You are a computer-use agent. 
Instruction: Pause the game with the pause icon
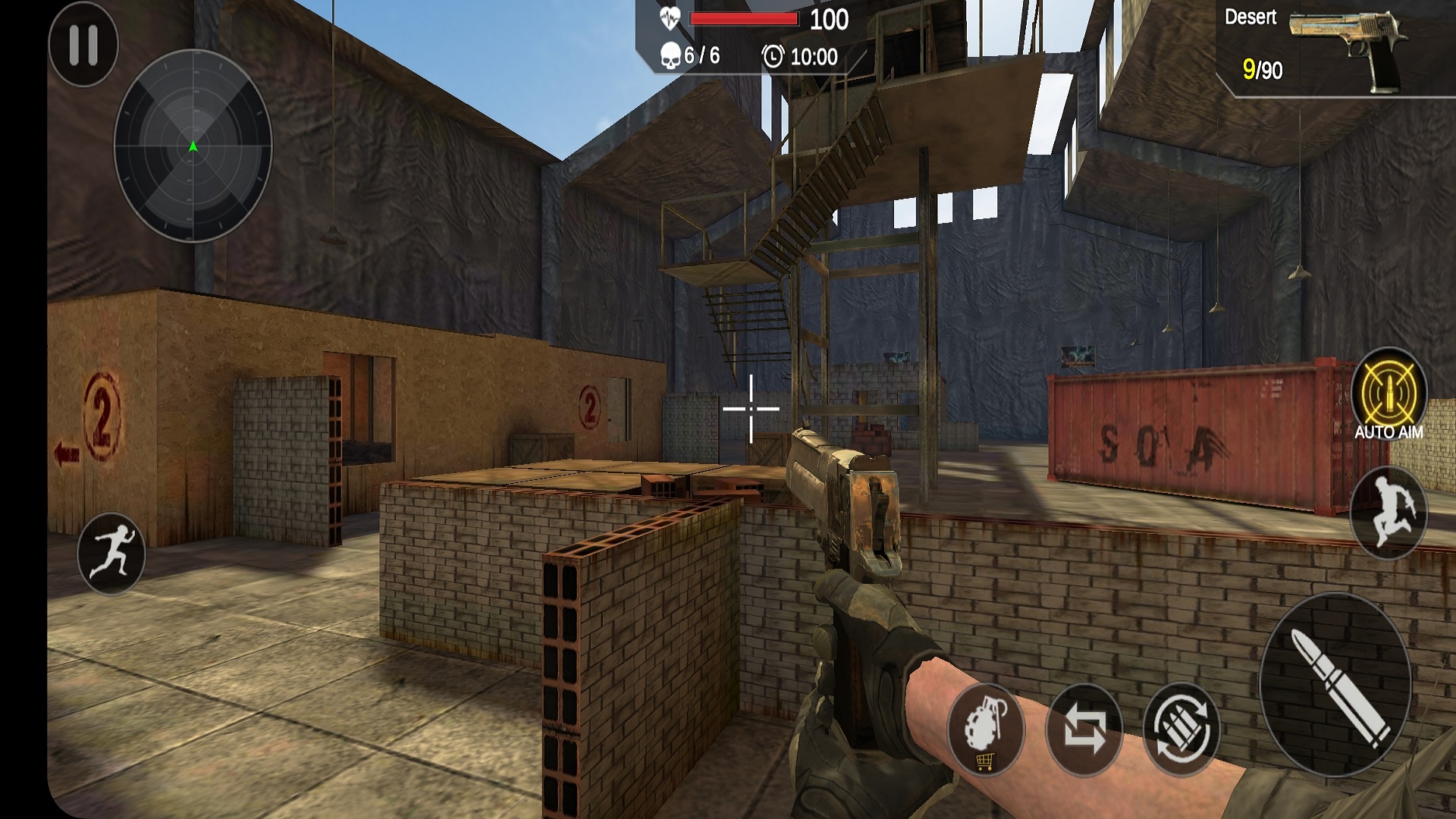pyautogui.click(x=83, y=47)
